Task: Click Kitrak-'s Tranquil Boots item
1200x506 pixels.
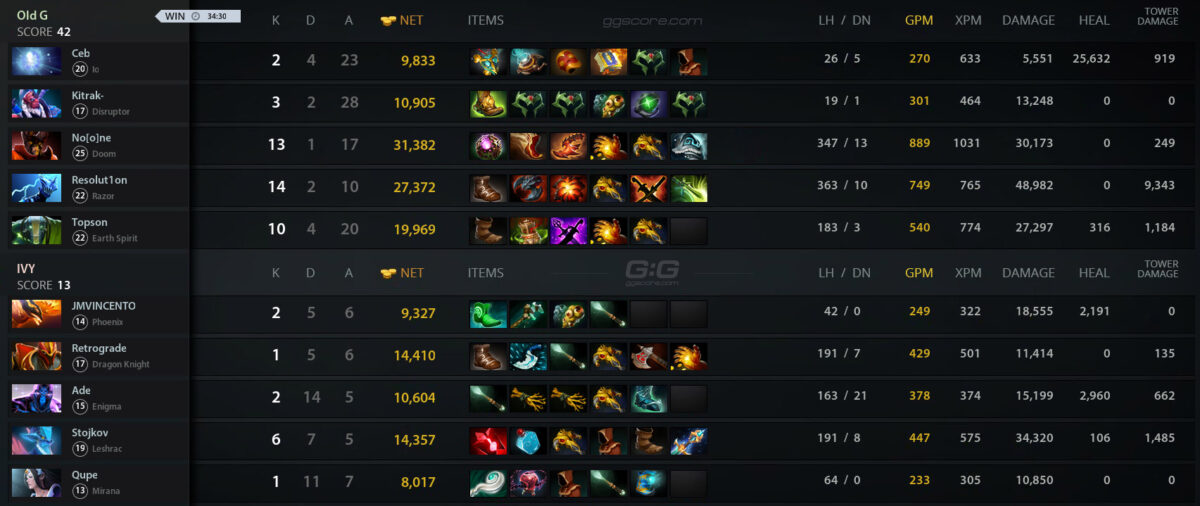Action: [488, 104]
